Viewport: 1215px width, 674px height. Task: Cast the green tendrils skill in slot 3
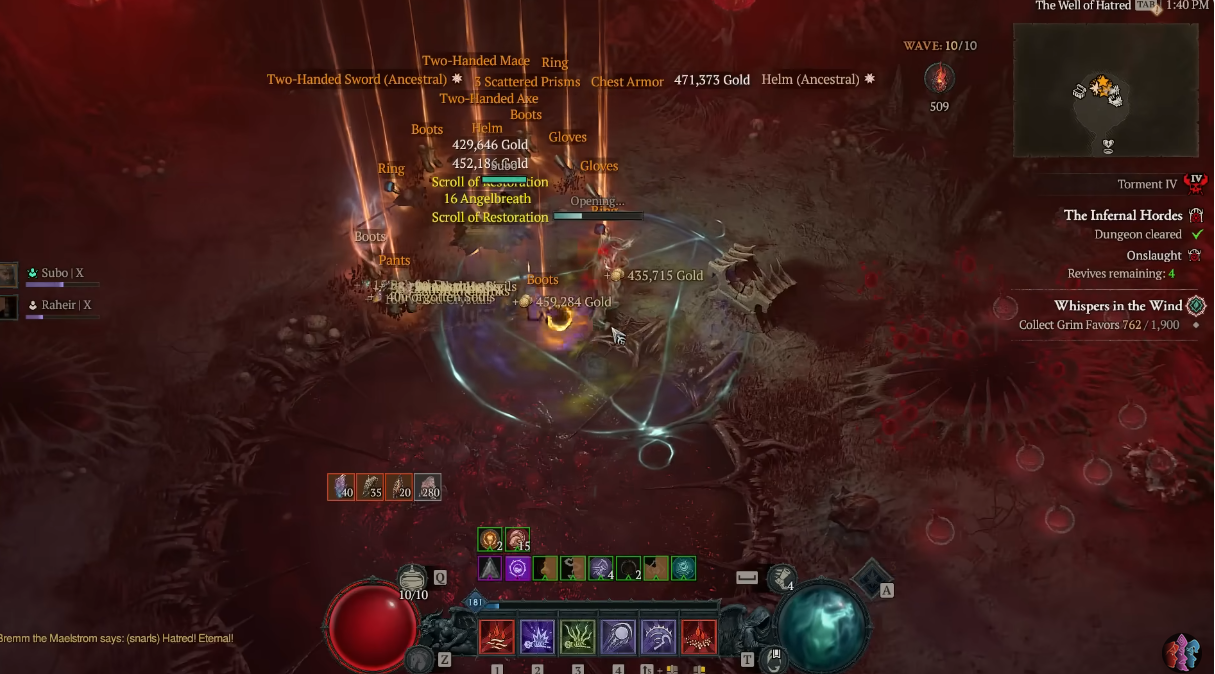click(578, 637)
